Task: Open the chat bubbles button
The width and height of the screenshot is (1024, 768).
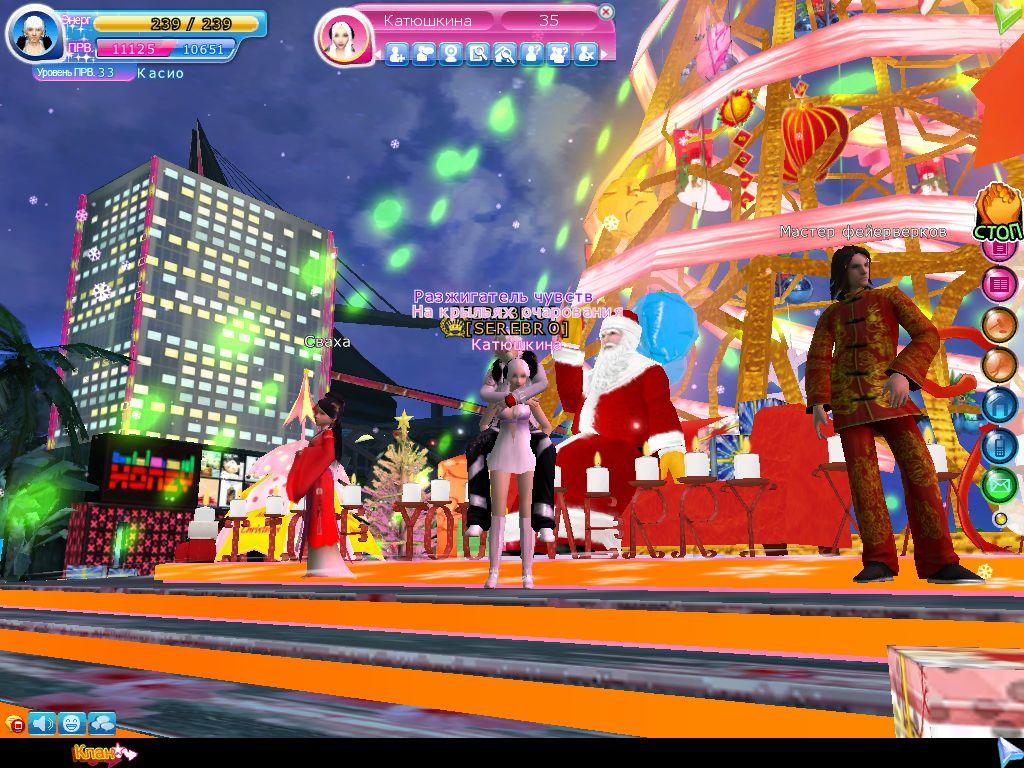Action: (102, 722)
